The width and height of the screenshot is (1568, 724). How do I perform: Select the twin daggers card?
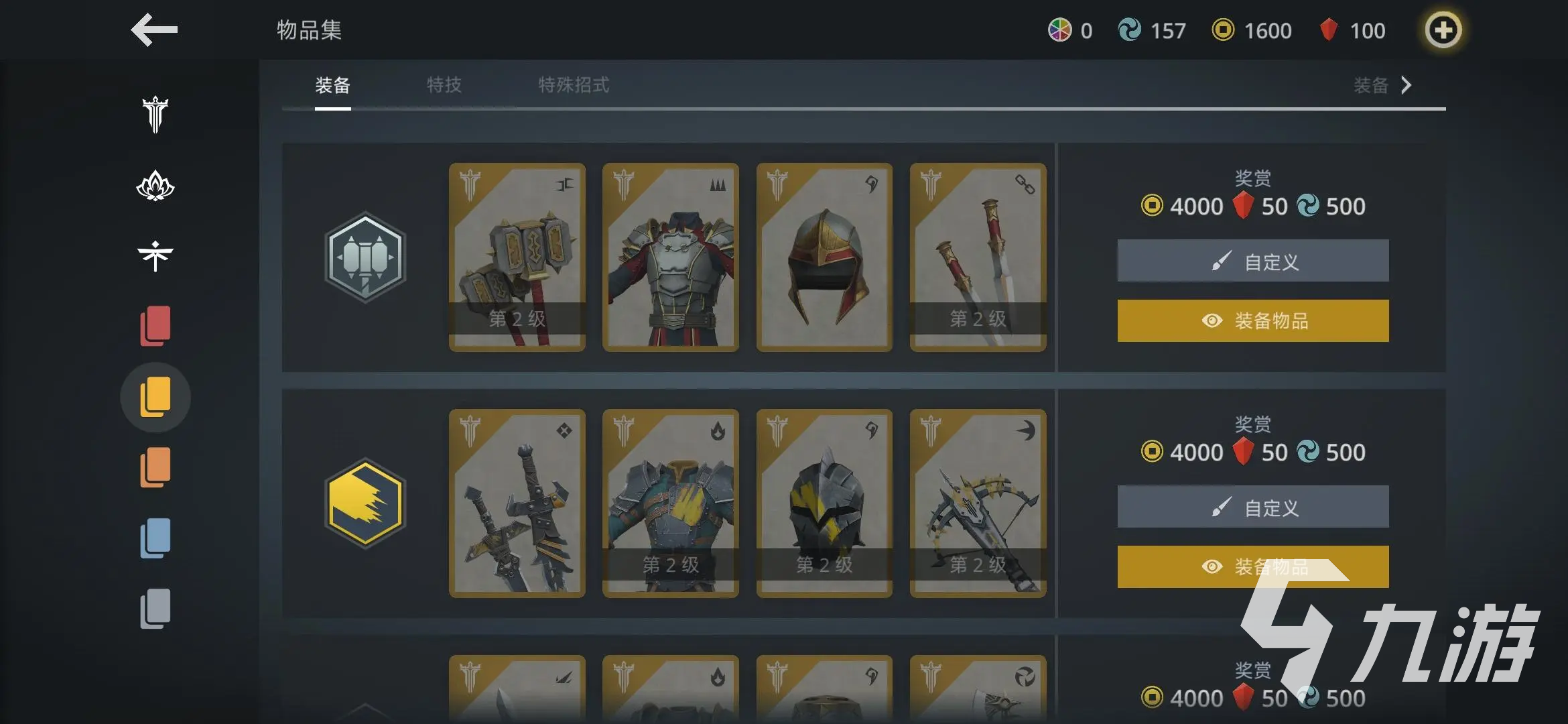(978, 257)
